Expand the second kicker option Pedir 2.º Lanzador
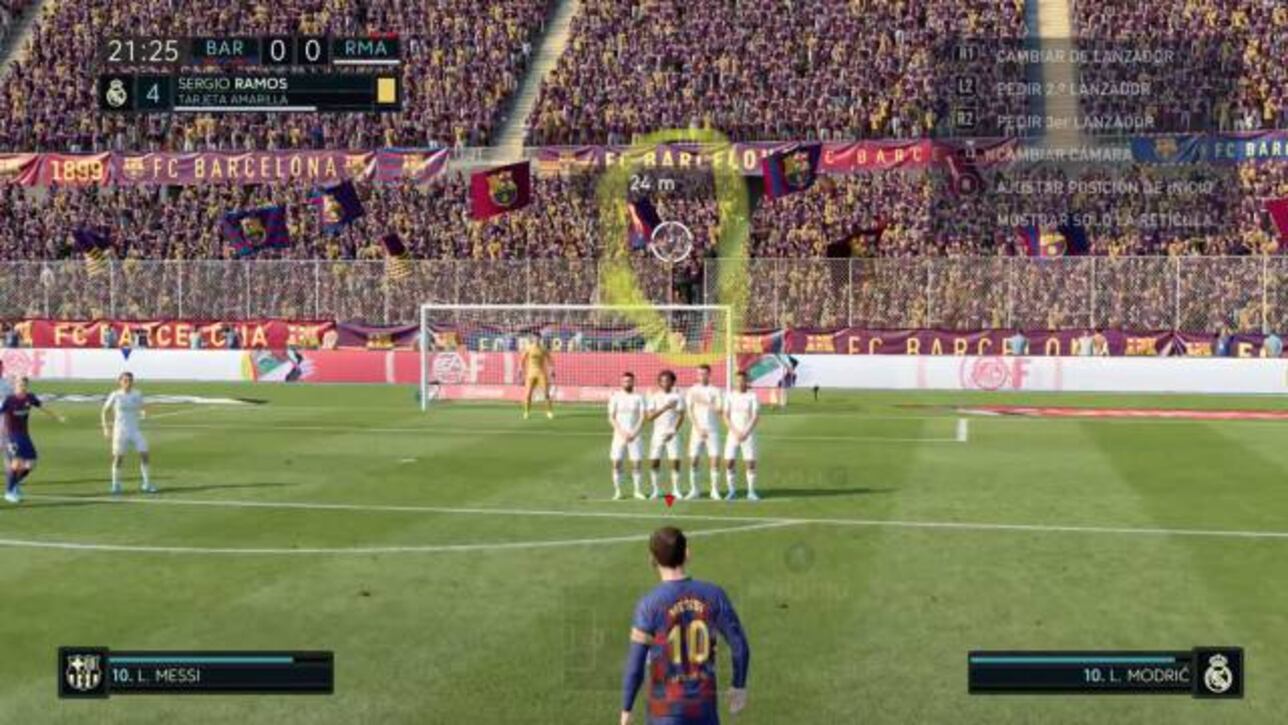Screen dimensions: 1288x725 pyautogui.click(x=1072, y=88)
